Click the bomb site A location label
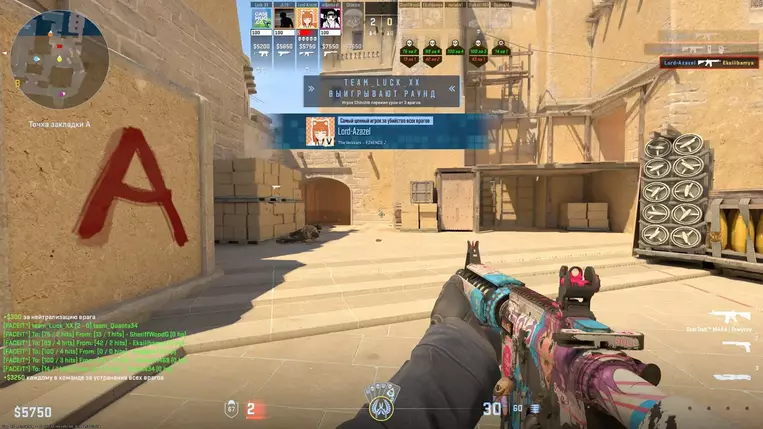 [60, 124]
